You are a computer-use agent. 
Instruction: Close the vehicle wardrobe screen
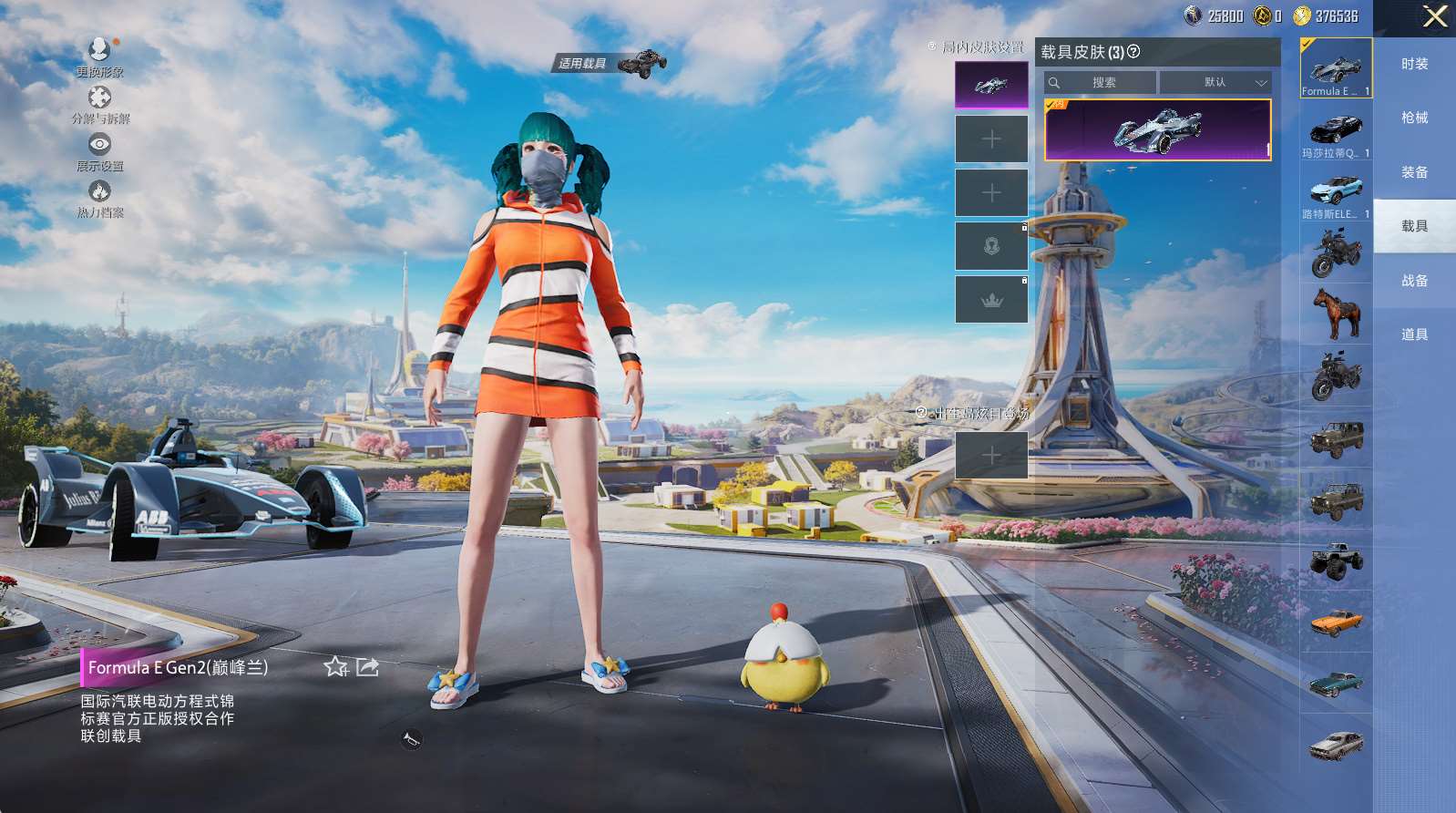point(1435,16)
